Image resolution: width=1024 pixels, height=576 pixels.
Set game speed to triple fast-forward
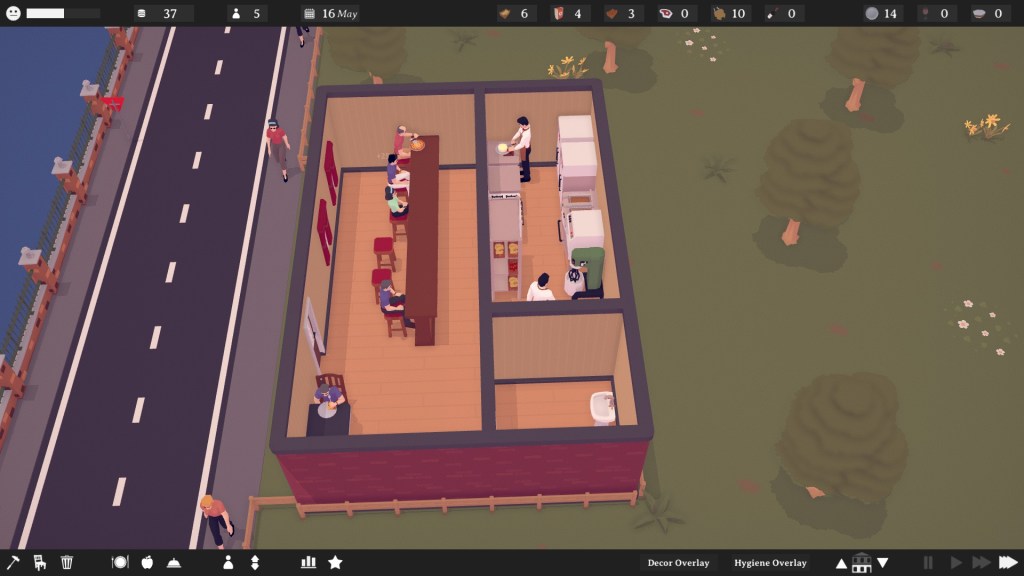pos(1008,563)
